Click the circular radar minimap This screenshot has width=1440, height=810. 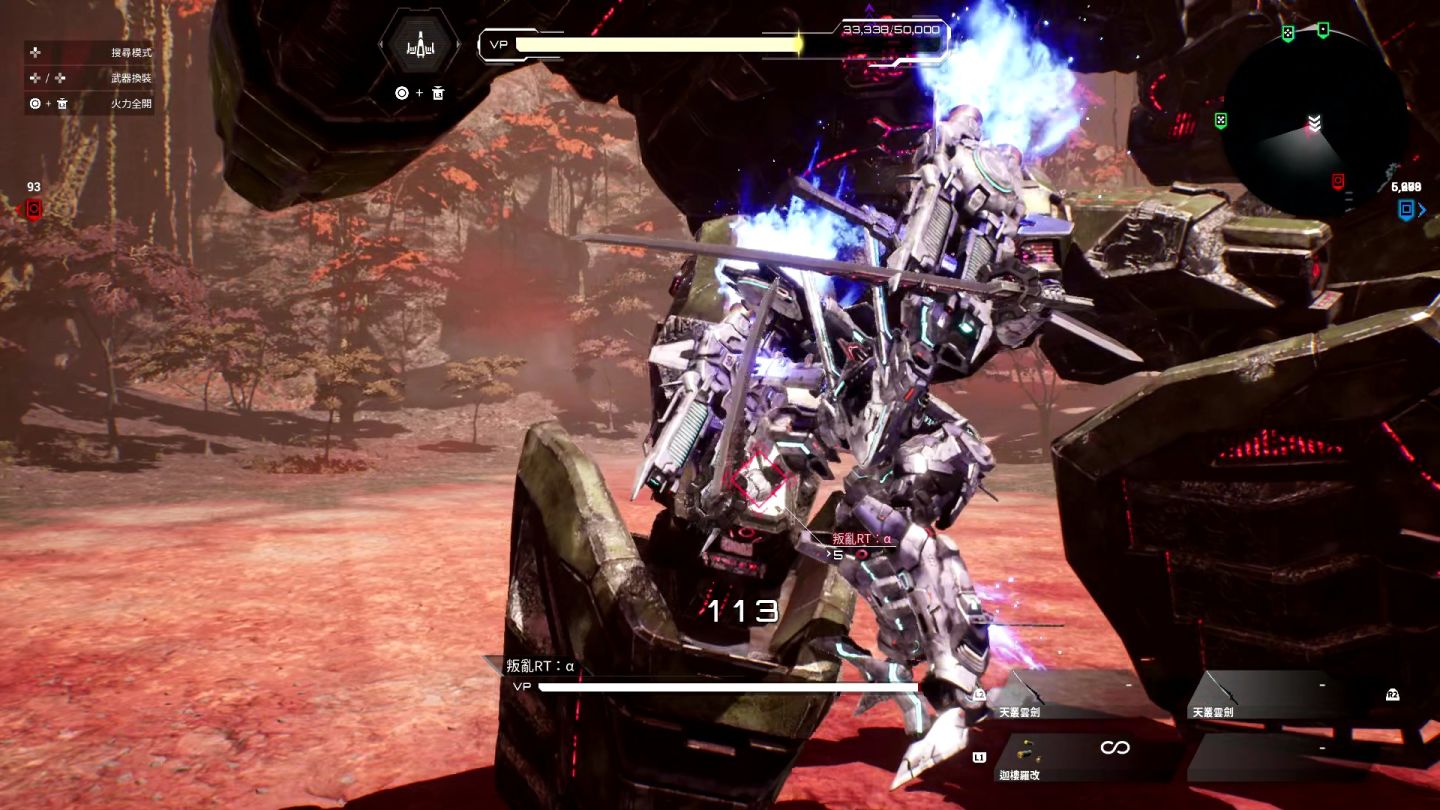(x=1313, y=122)
